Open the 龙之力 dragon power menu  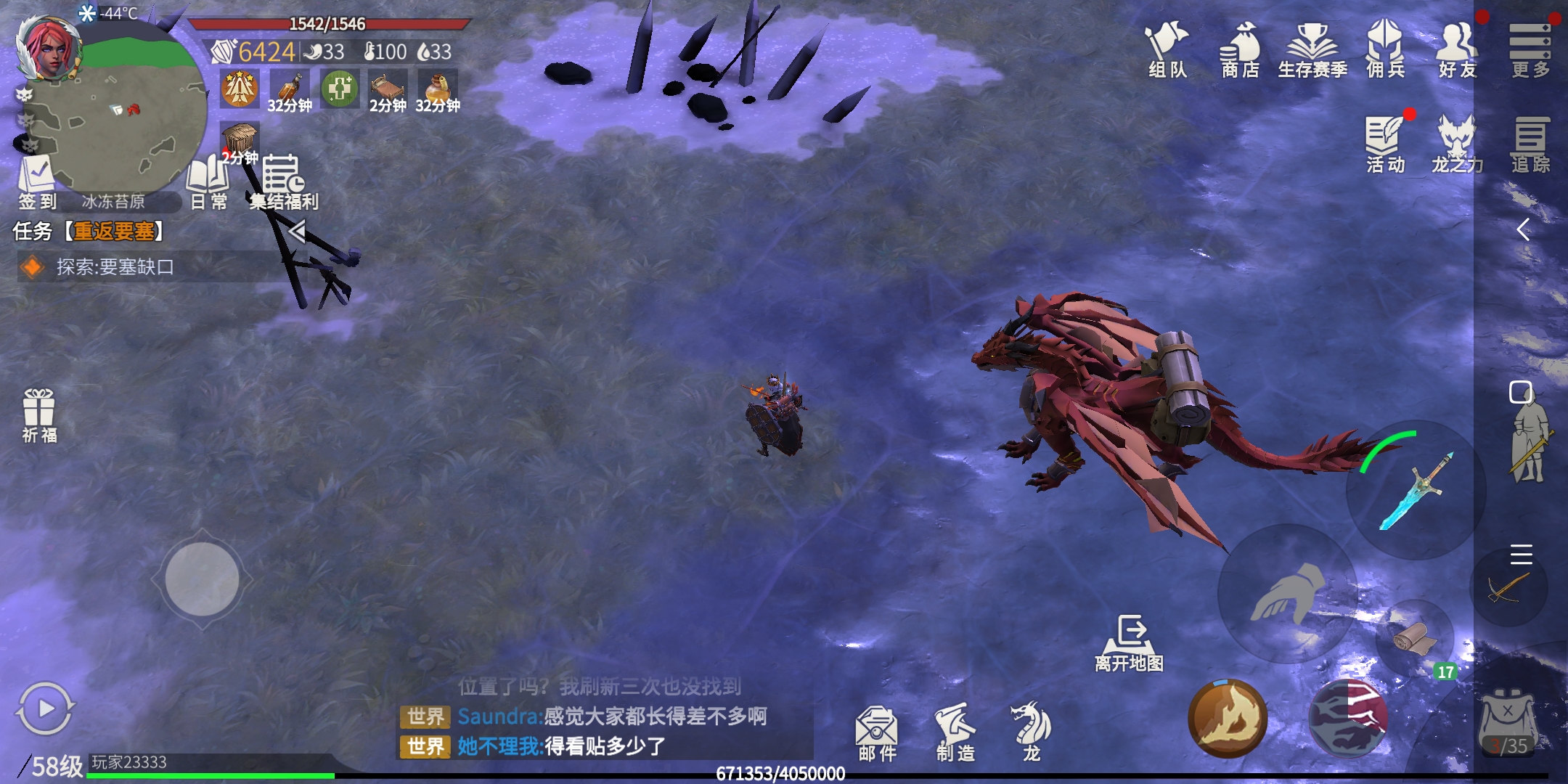[1458, 144]
